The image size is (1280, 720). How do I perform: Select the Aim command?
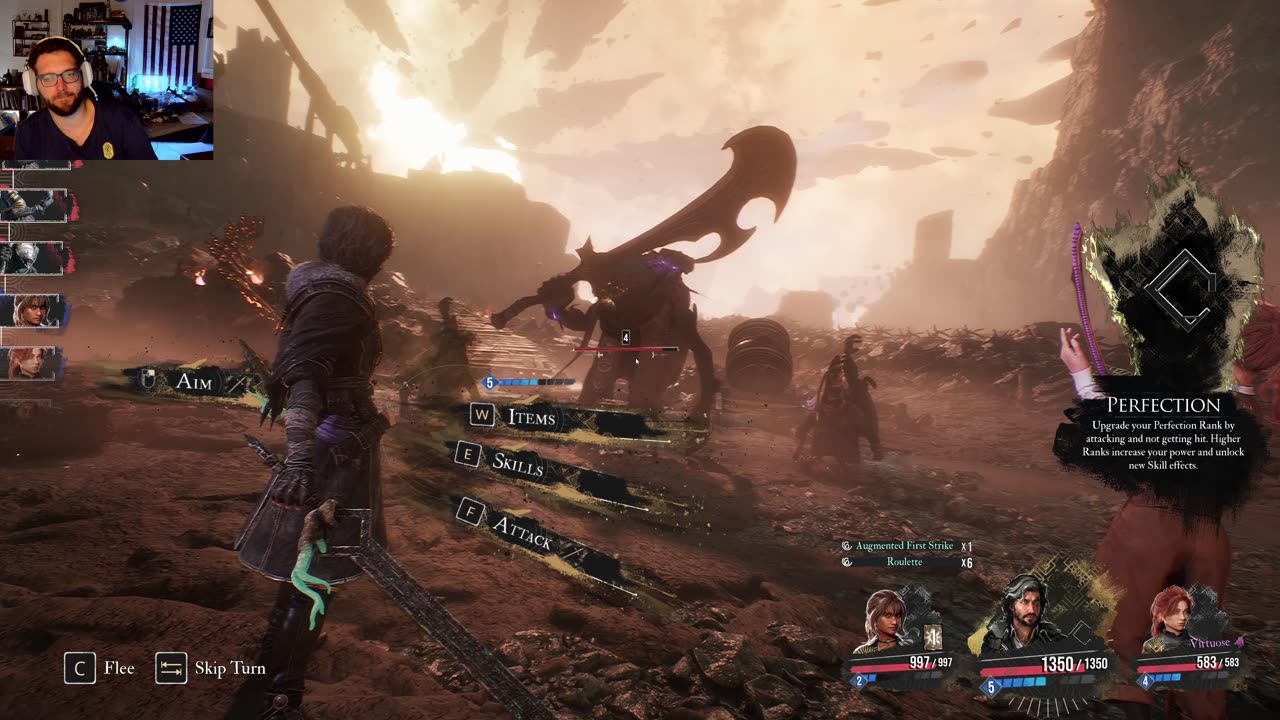coord(193,381)
